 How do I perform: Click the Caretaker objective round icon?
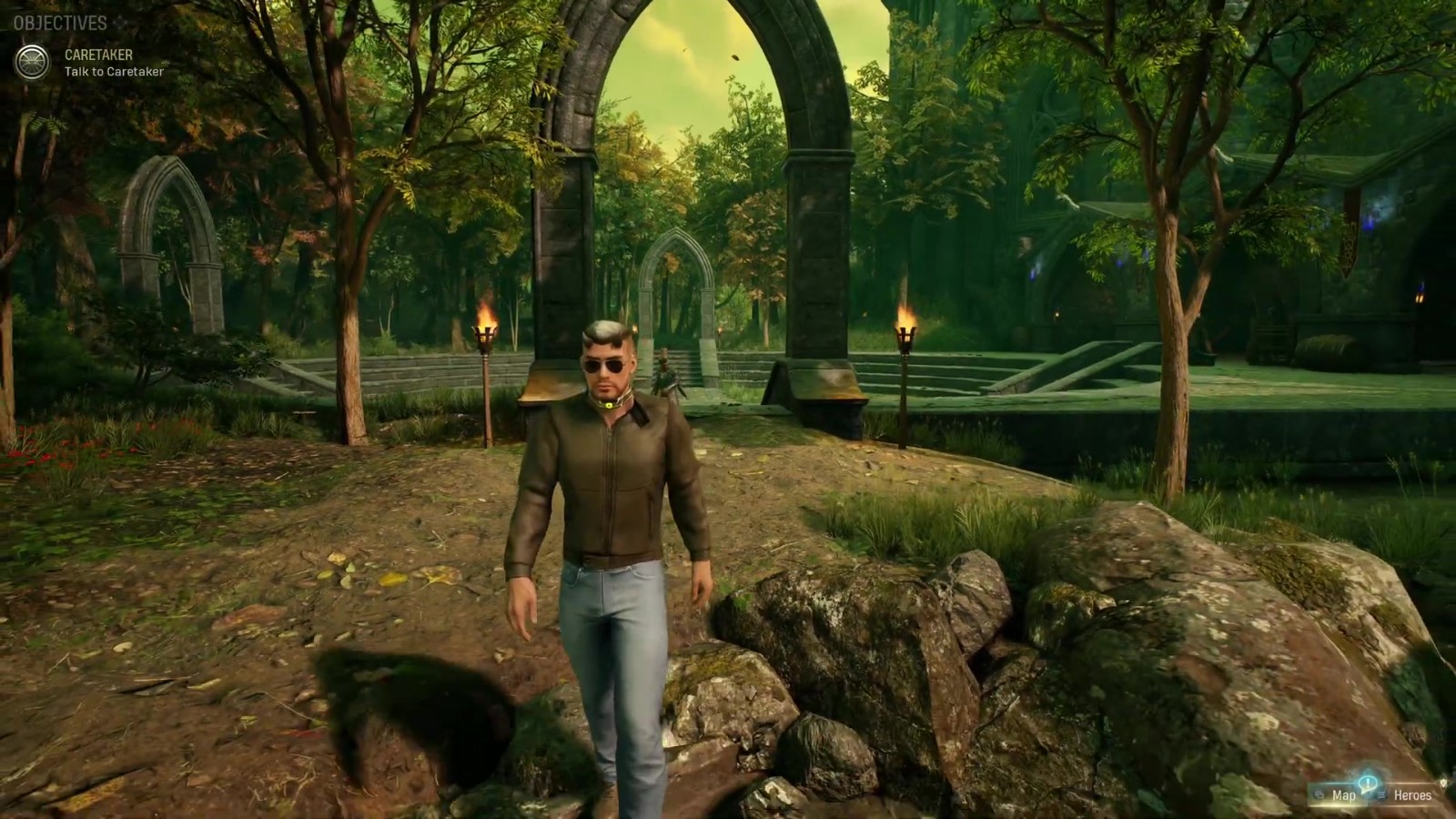pyautogui.click(x=32, y=62)
